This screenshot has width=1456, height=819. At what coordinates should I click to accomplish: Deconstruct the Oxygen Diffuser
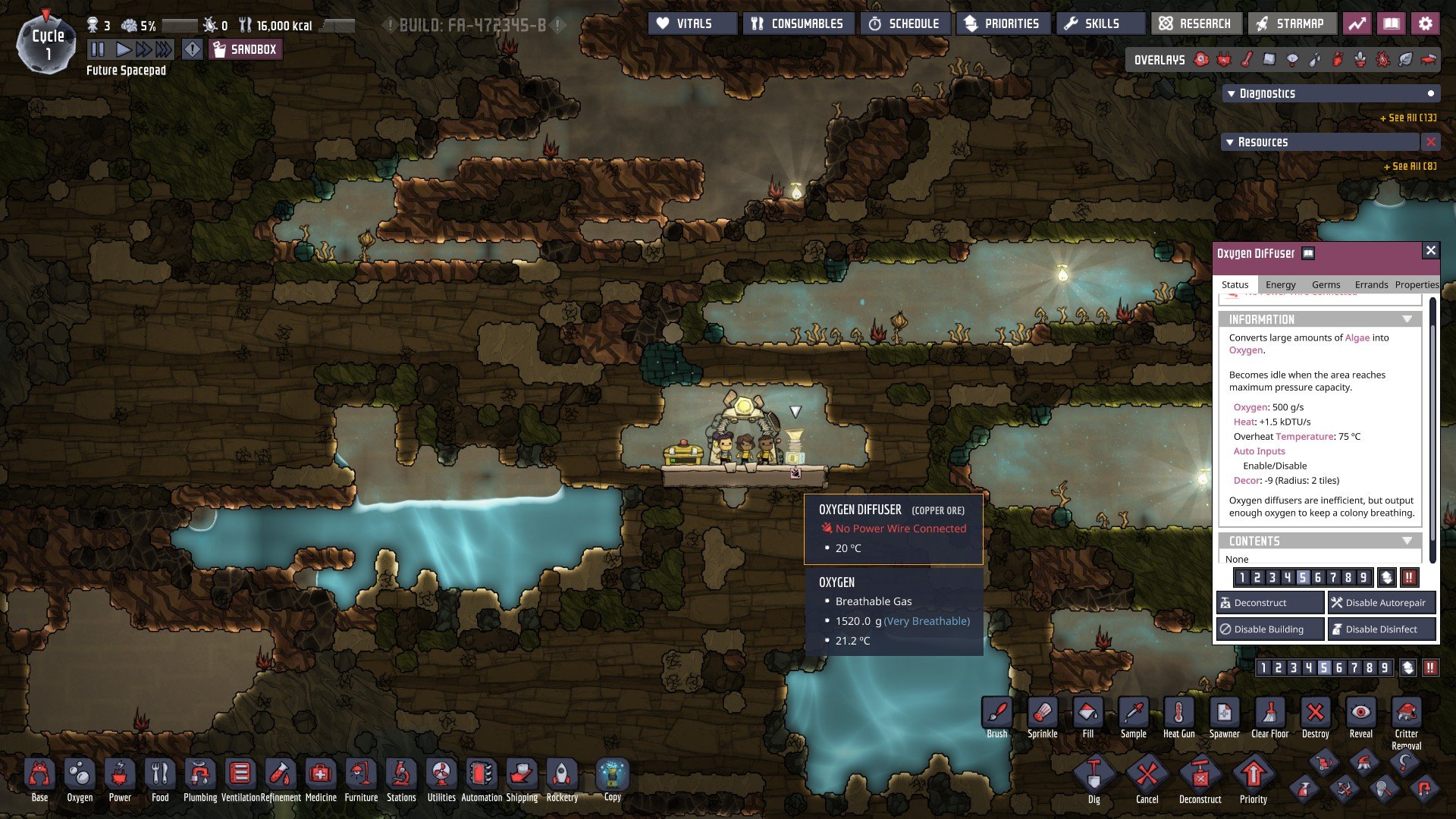[1270, 603]
